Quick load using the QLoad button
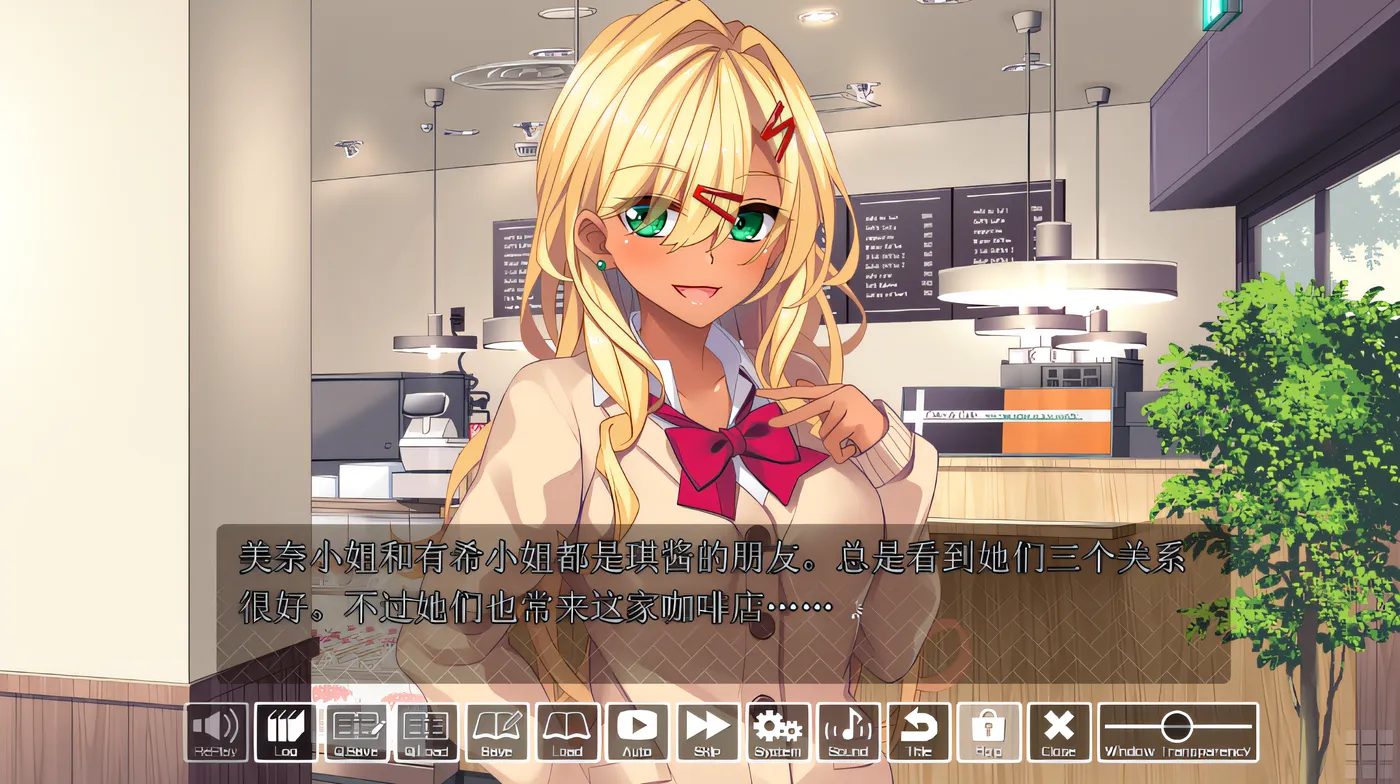The width and height of the screenshot is (1400, 784). [x=428, y=734]
